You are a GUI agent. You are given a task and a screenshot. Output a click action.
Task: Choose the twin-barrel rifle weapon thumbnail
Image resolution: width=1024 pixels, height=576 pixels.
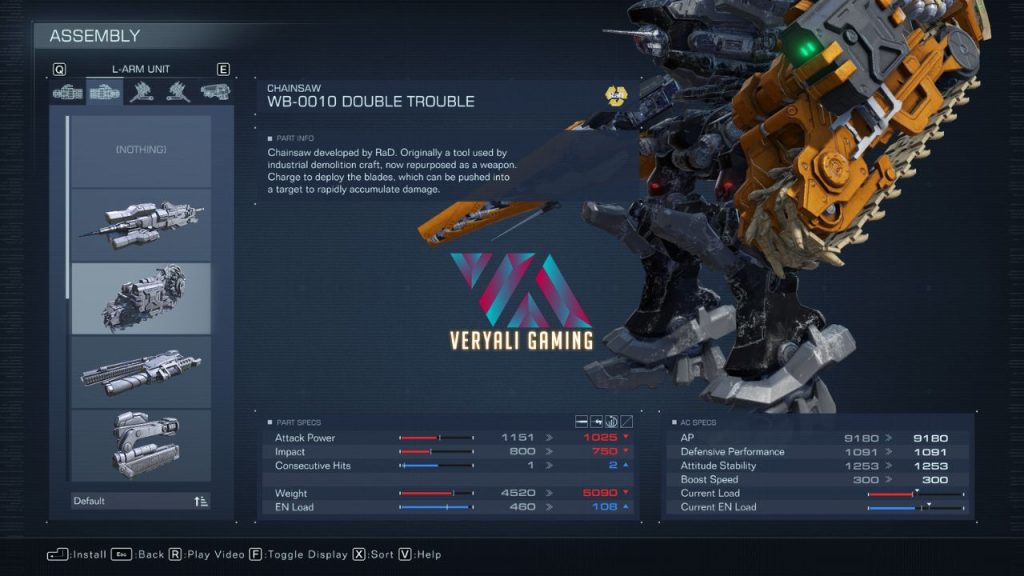[x=141, y=225]
